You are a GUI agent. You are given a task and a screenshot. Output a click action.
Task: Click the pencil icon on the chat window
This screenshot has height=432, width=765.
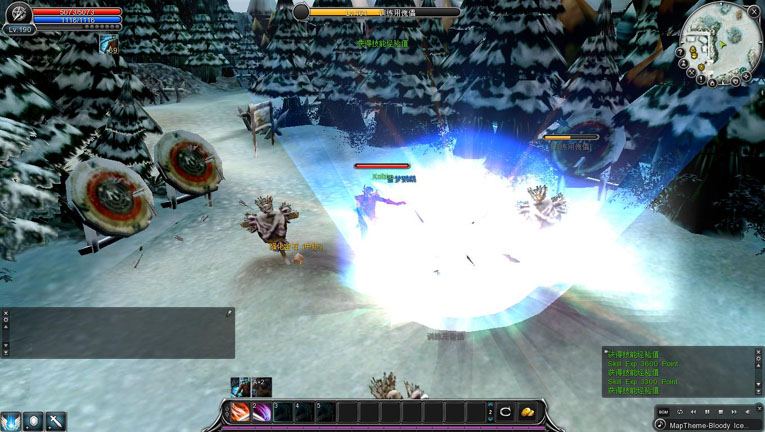pyautogui.click(x=229, y=313)
